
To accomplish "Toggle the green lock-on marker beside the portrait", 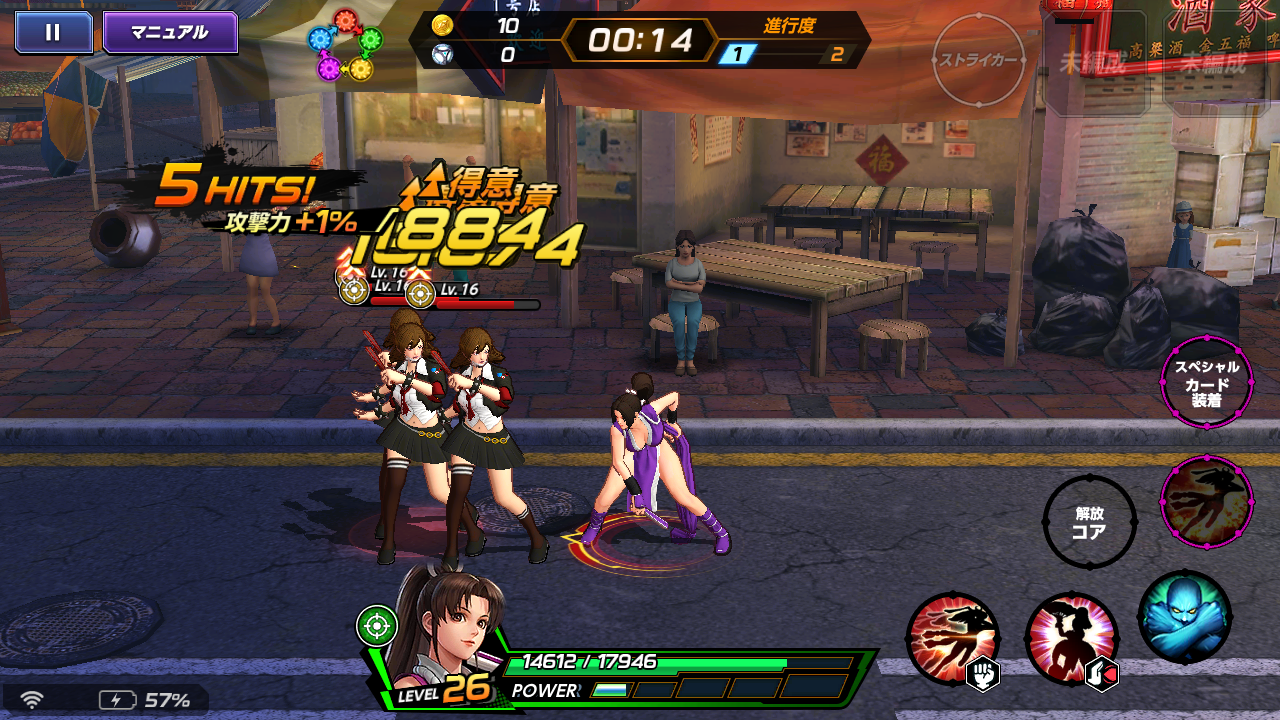I will pos(377,625).
